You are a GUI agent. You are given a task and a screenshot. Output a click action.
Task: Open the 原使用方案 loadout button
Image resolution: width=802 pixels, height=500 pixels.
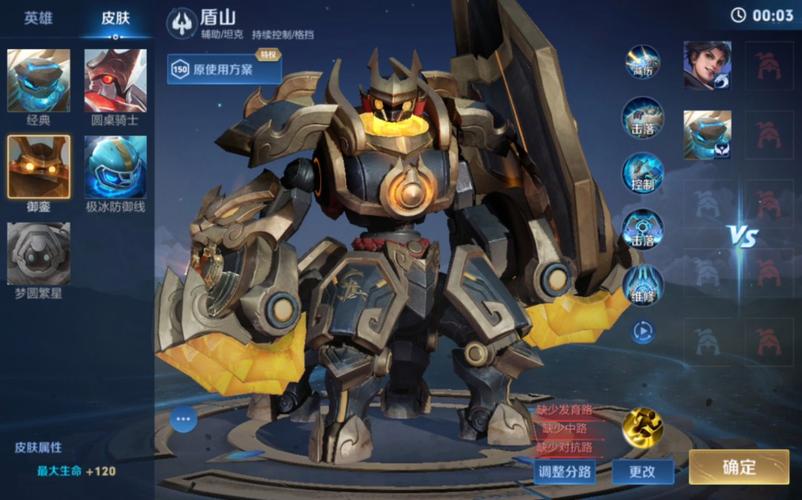(225, 70)
